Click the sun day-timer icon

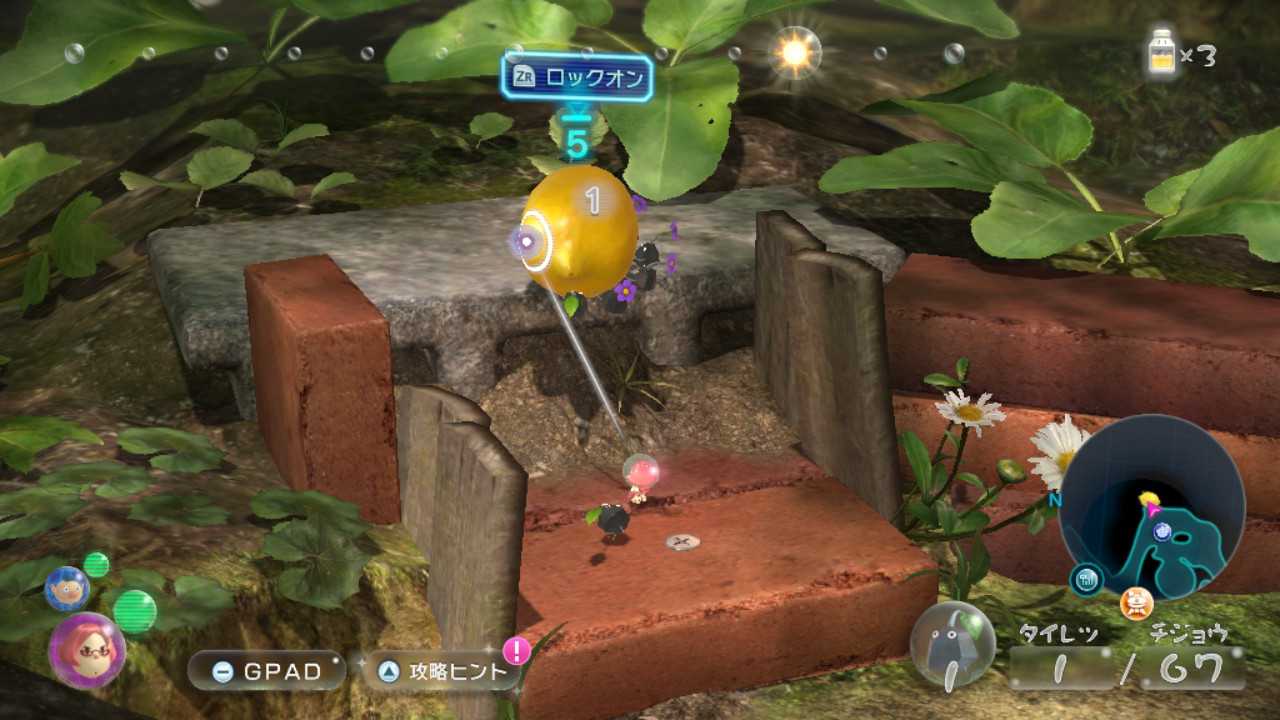(795, 53)
